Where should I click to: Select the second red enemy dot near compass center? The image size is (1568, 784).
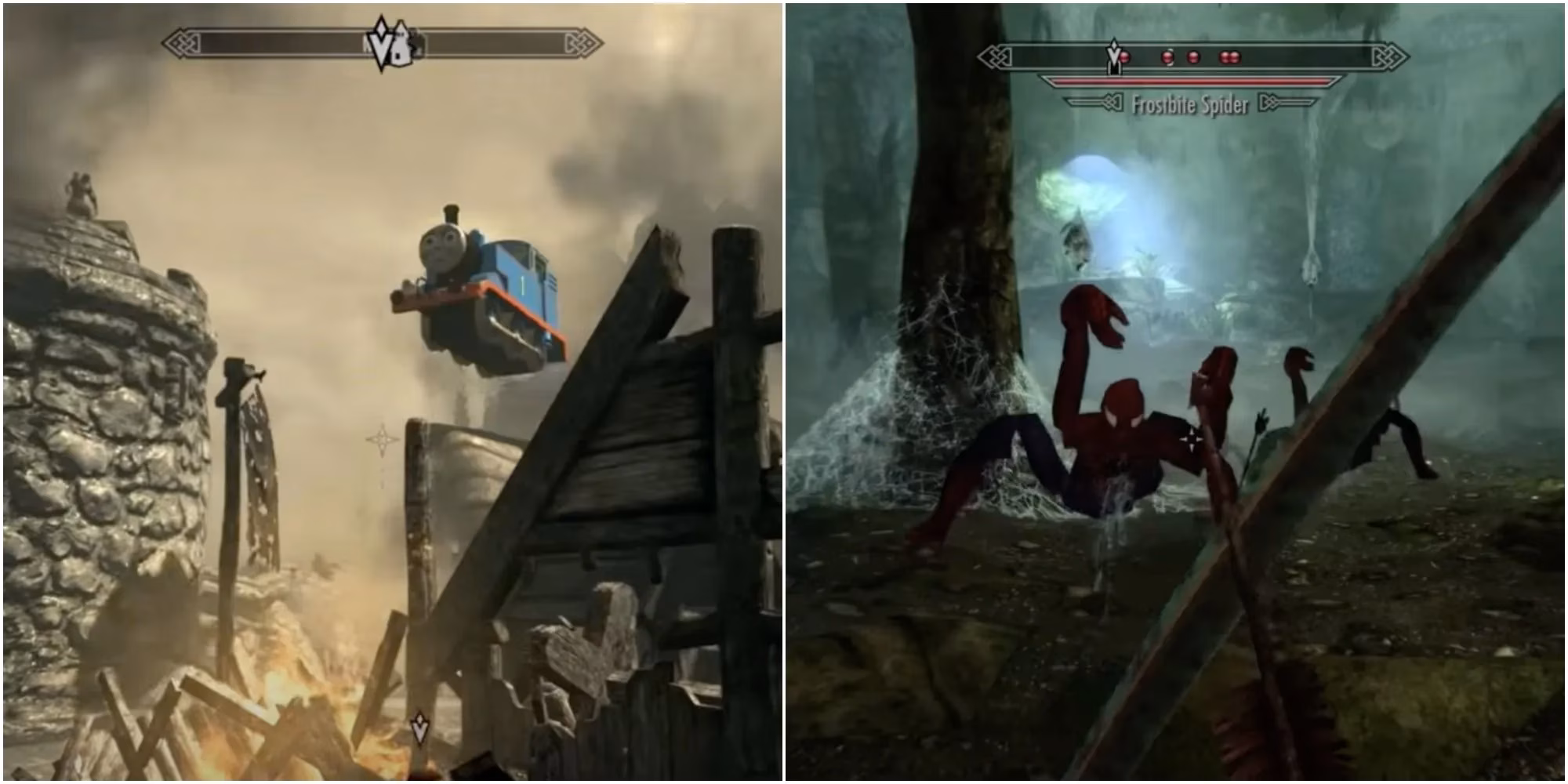1167,57
